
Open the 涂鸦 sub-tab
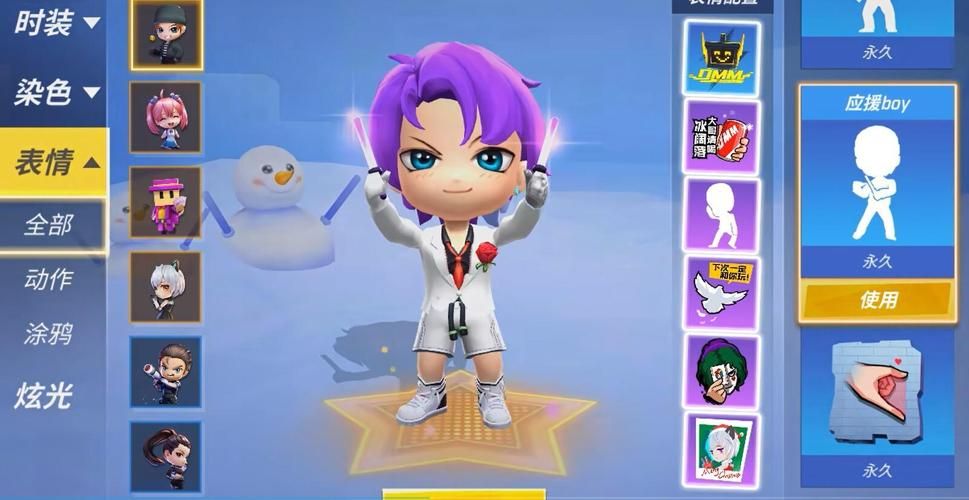[x=49, y=334]
